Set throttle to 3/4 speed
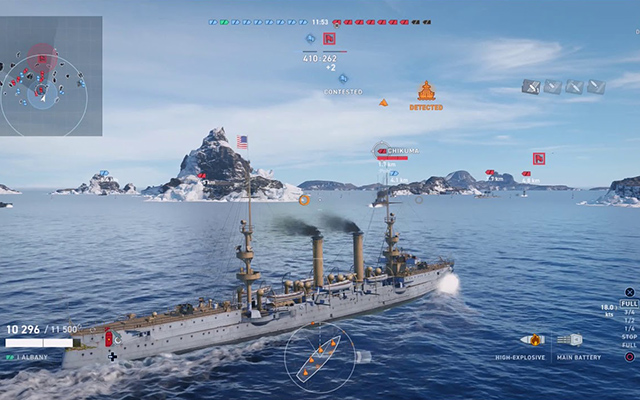 (x=629, y=311)
